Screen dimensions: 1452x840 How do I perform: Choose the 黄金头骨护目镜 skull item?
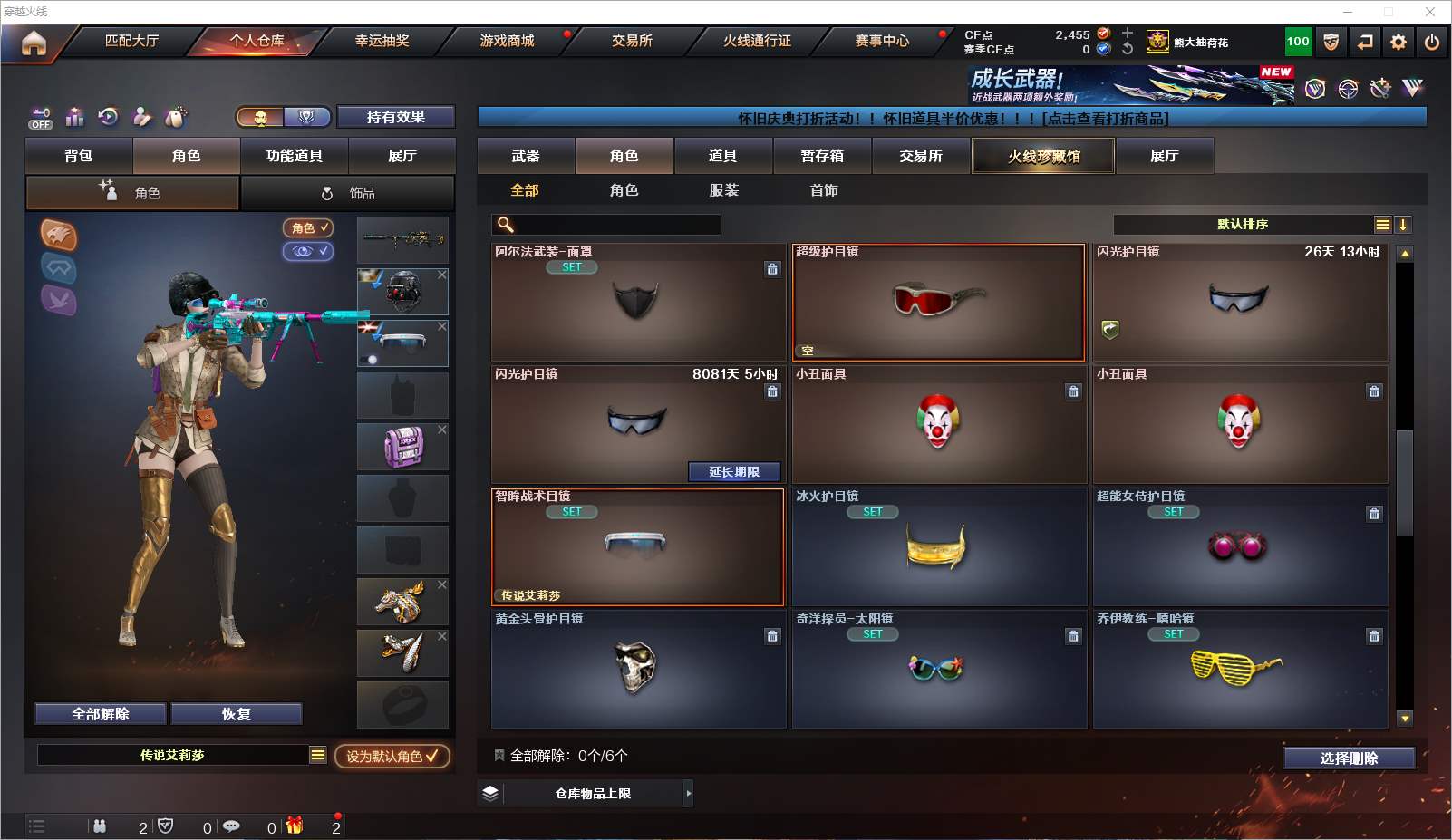pyautogui.click(x=638, y=669)
